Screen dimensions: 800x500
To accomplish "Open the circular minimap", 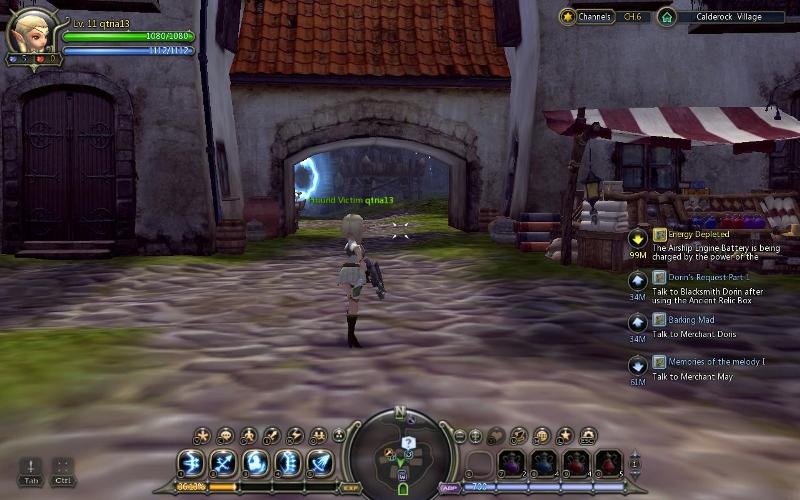I will coord(402,453).
